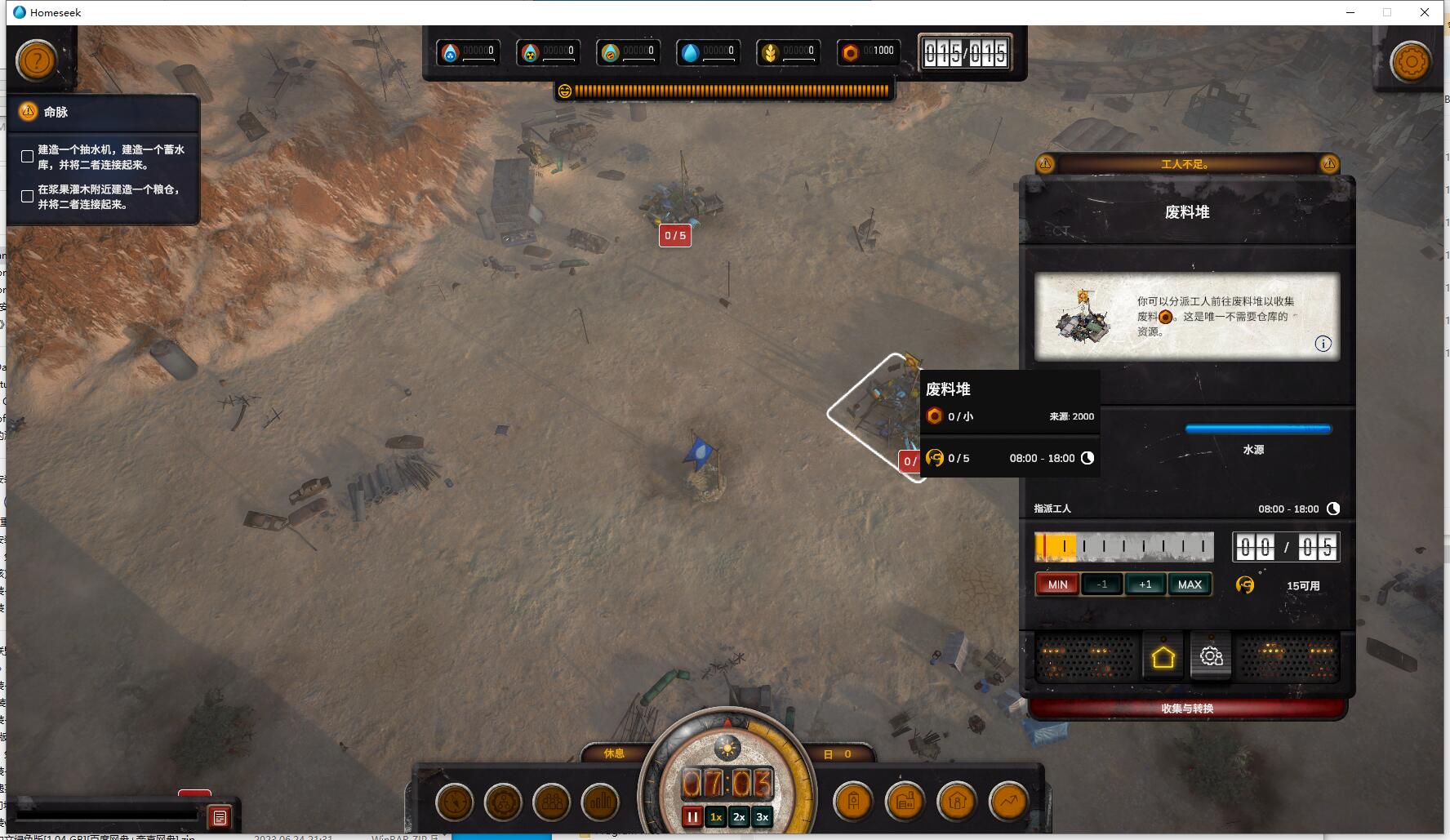
Task: Open the factory build category
Action: coord(905,802)
